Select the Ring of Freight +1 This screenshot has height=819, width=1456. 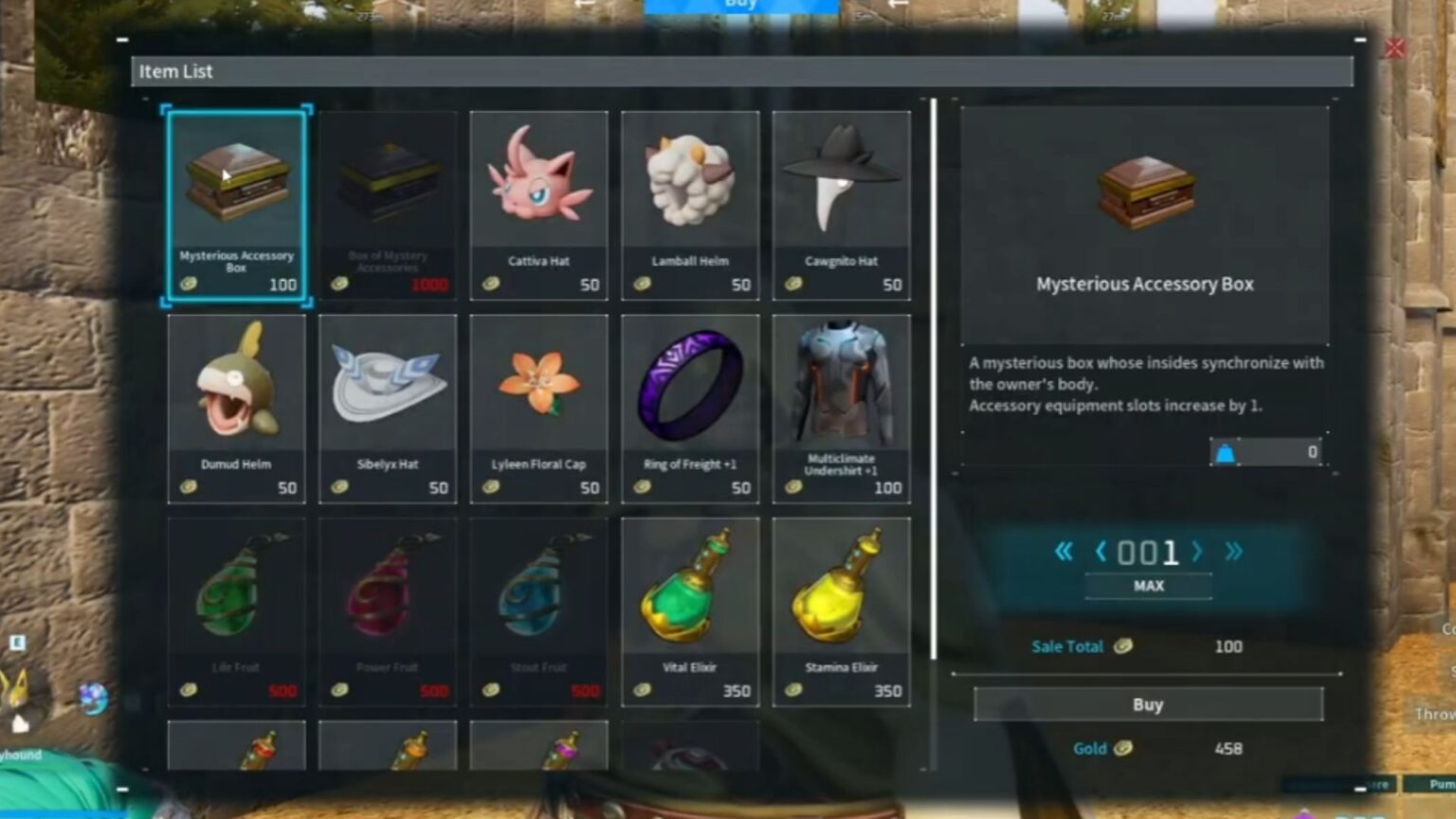click(x=689, y=403)
